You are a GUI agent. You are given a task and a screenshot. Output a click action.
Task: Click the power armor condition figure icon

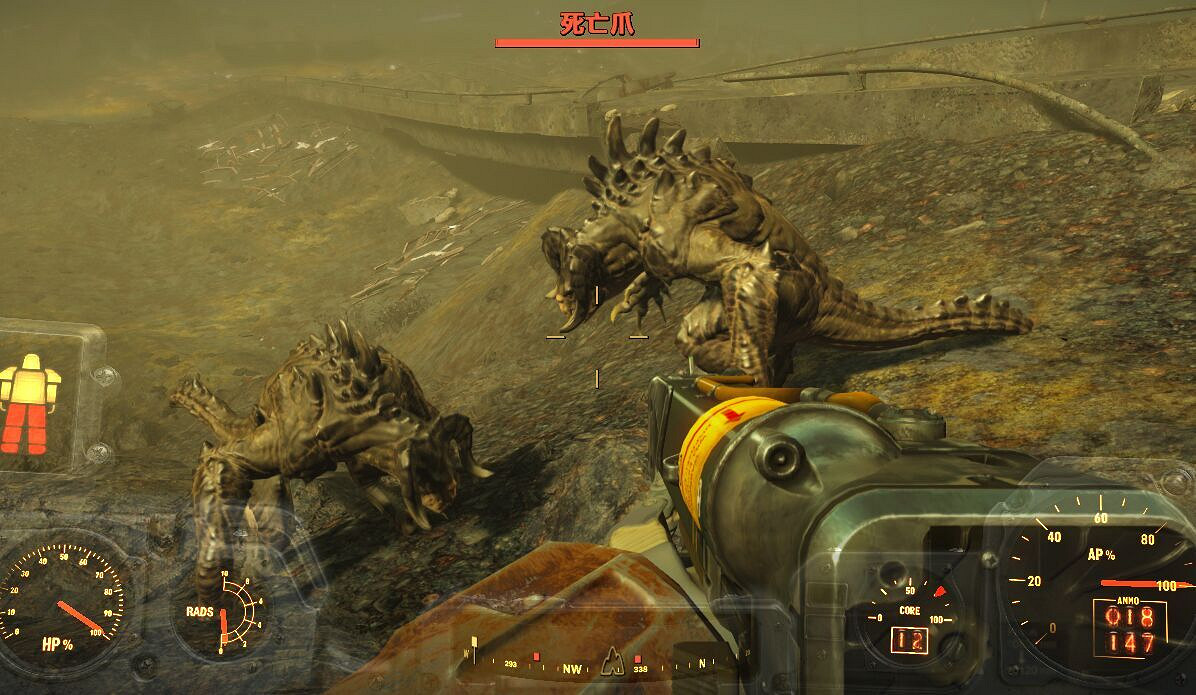[31, 402]
